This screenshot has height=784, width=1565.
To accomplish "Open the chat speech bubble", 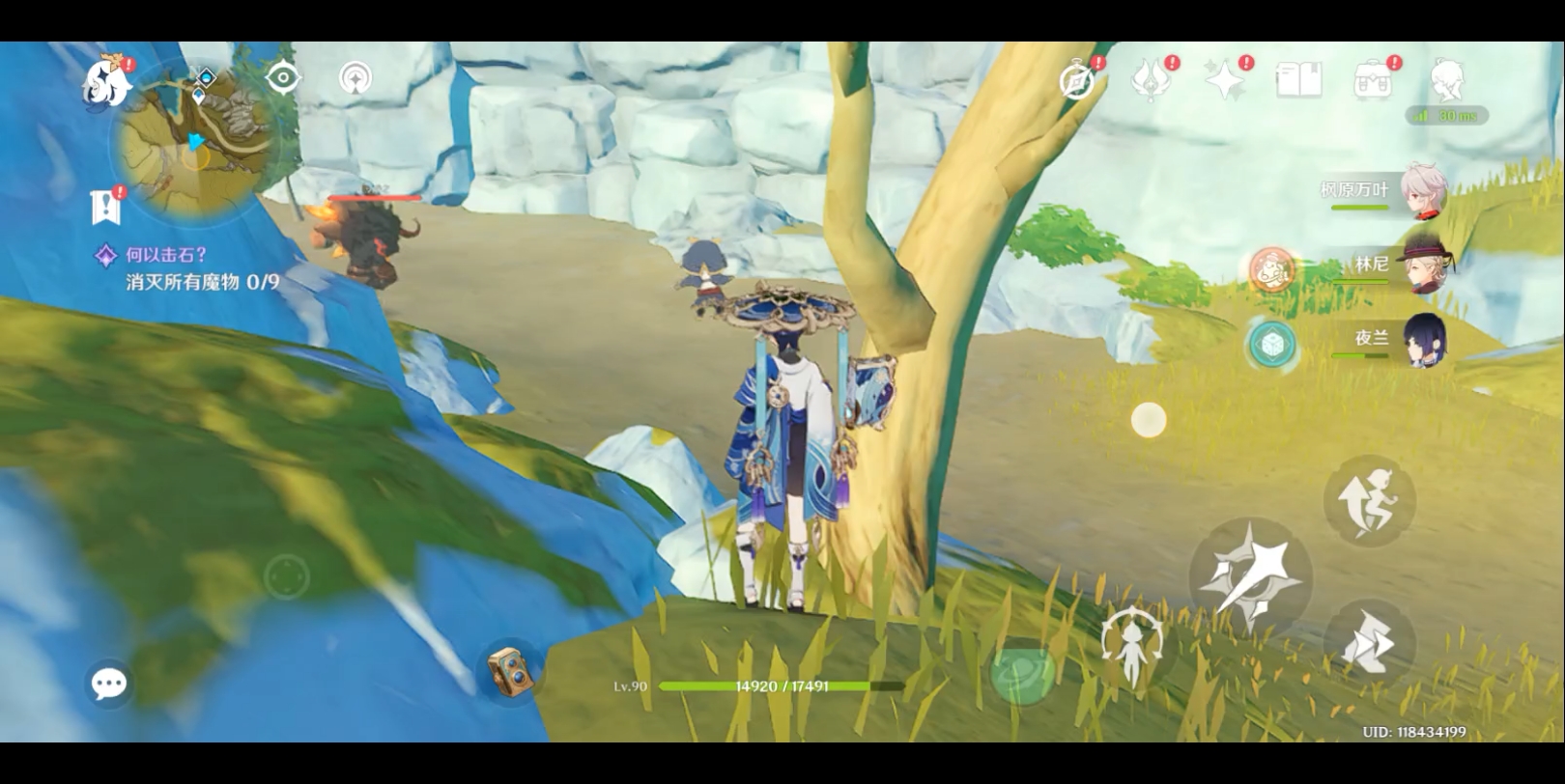I will pos(108,684).
